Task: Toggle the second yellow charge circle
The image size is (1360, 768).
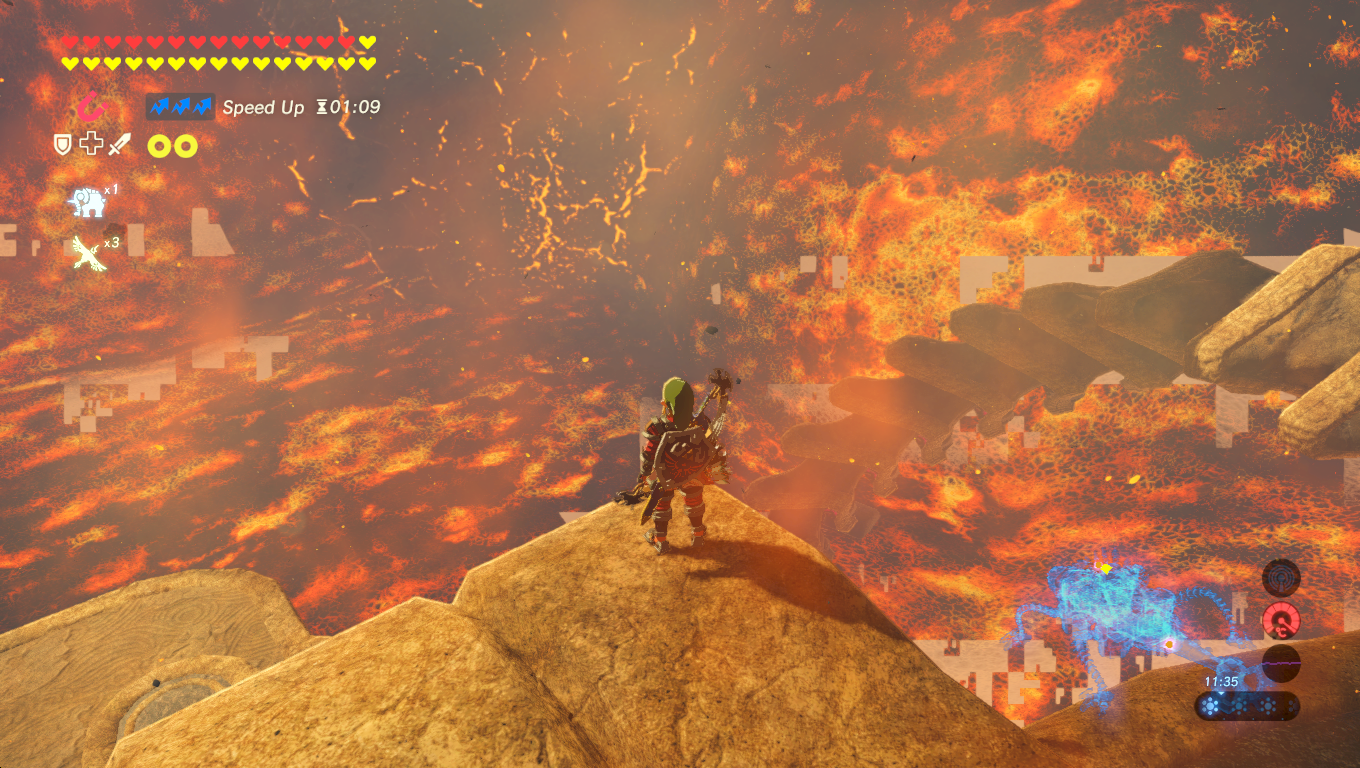Action: [x=185, y=145]
